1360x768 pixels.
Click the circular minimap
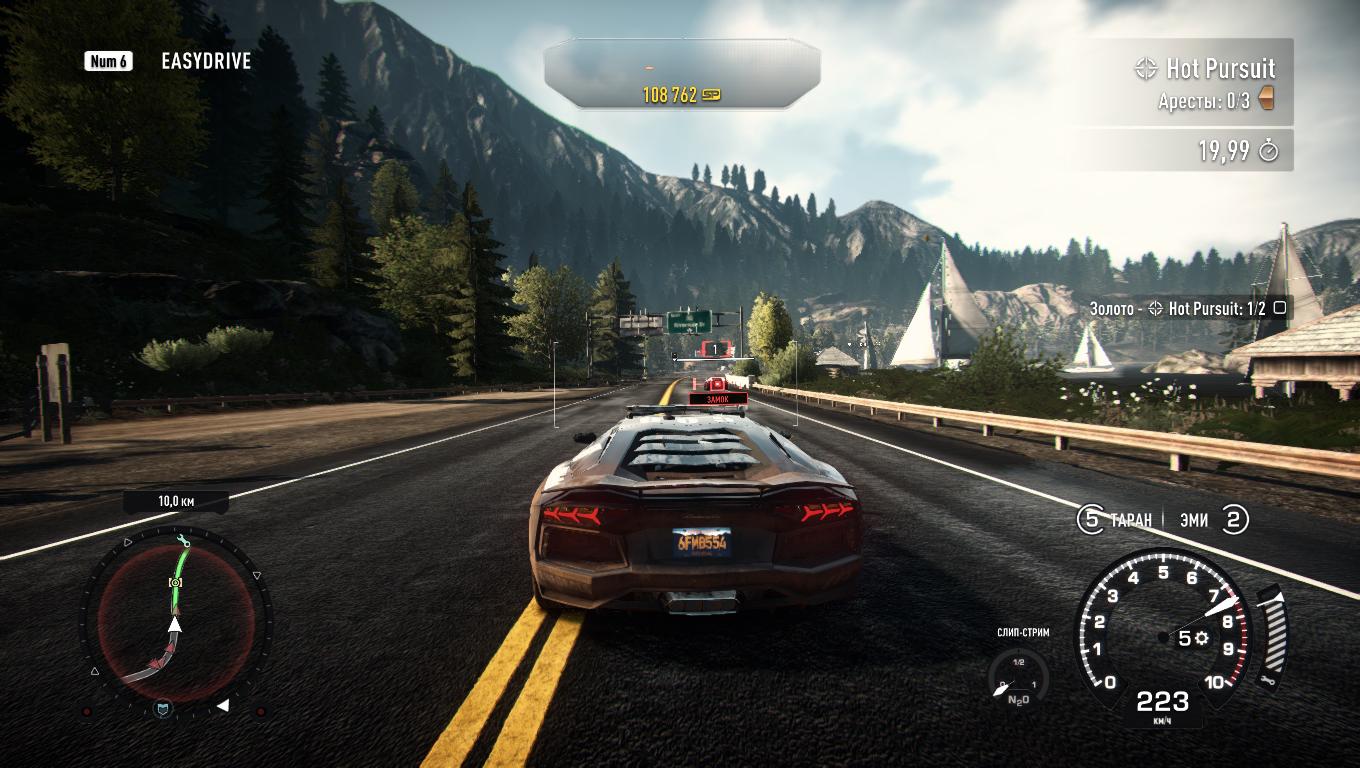coord(175,621)
